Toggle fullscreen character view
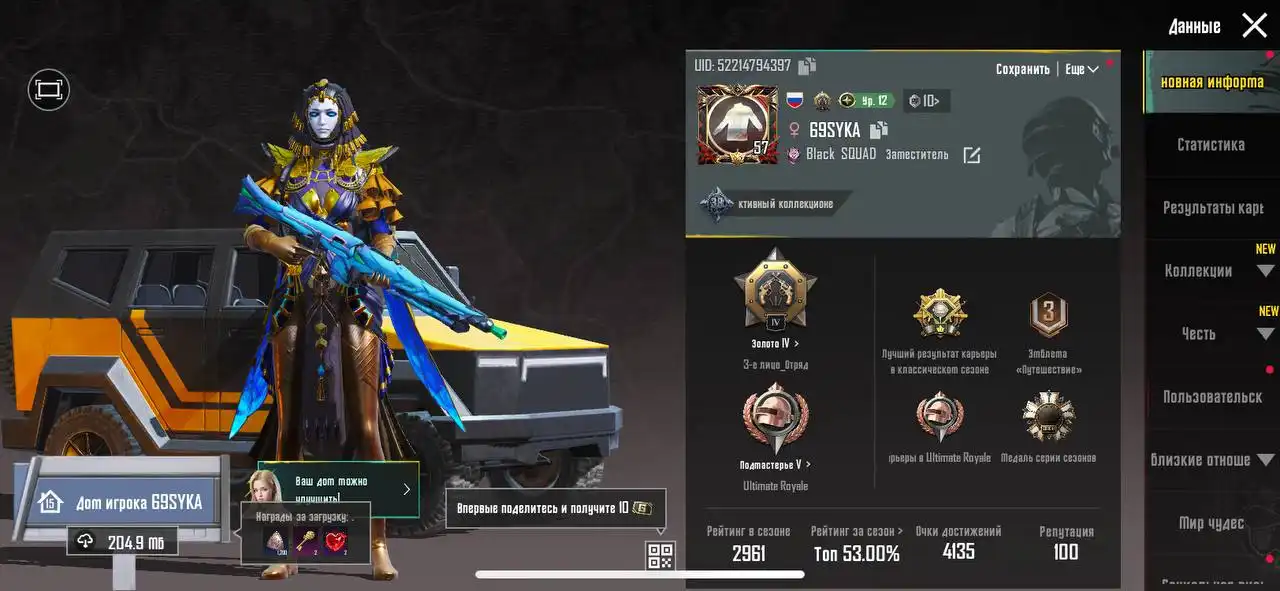The height and width of the screenshot is (591, 1280). [48, 90]
